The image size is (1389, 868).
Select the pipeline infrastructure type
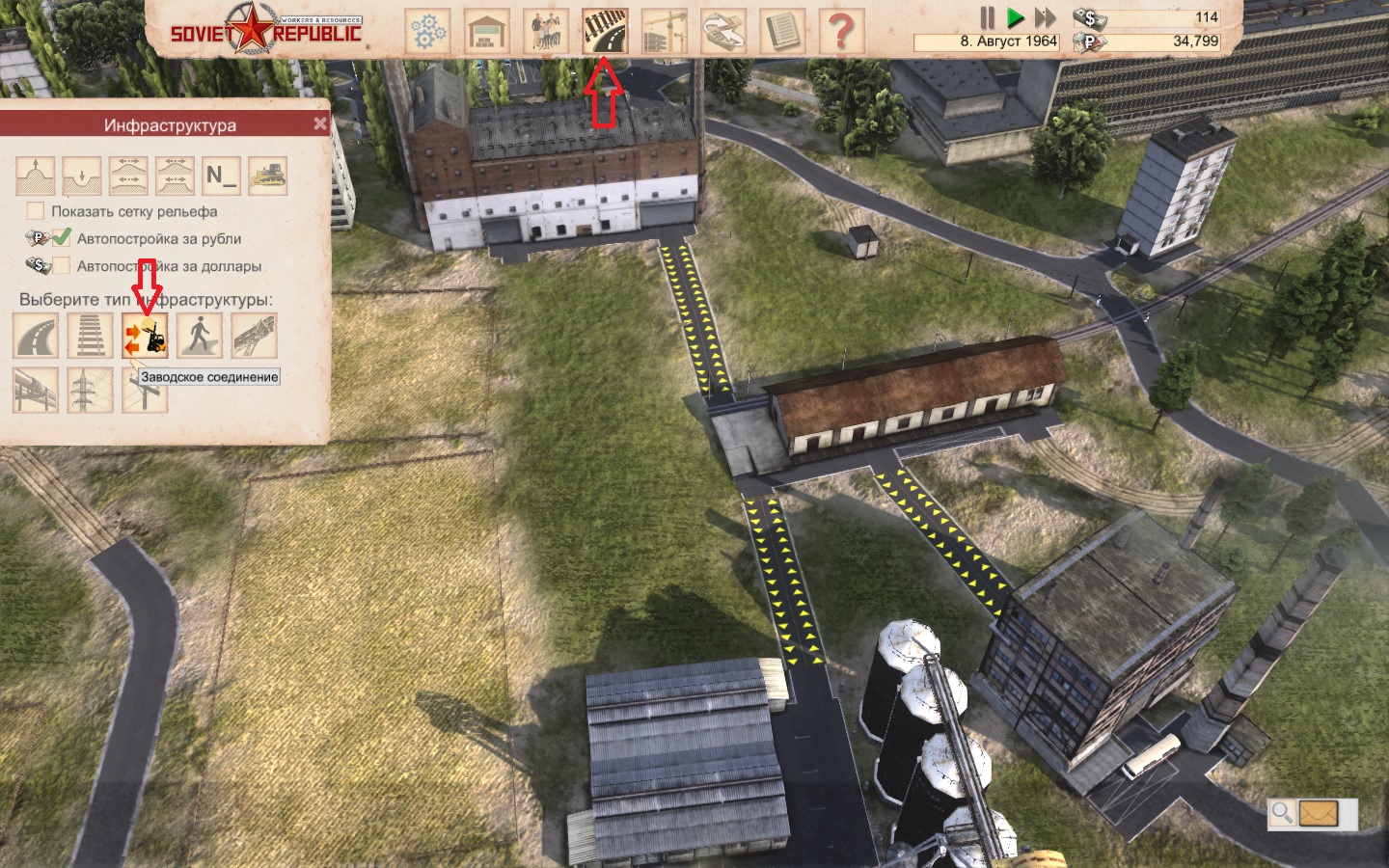36,390
